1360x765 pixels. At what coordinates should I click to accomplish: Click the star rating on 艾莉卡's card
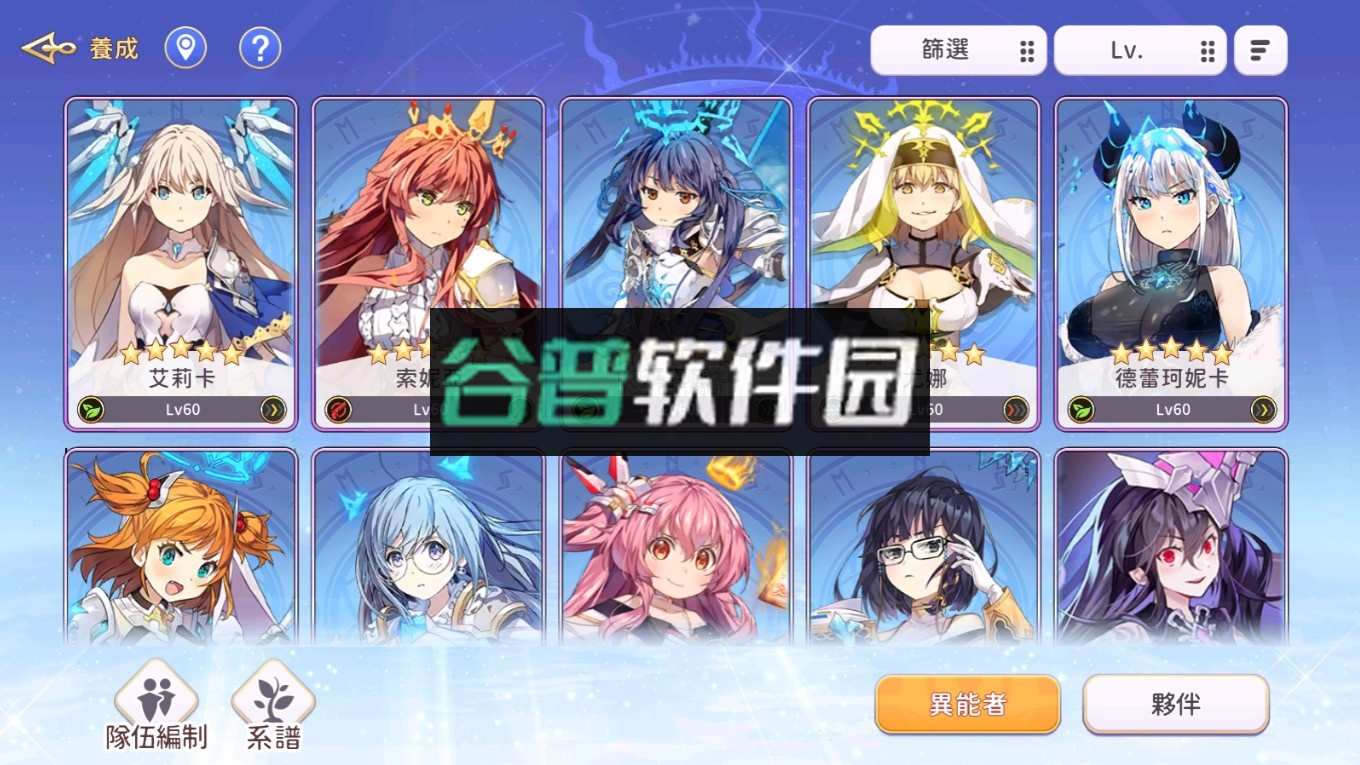pos(181,351)
